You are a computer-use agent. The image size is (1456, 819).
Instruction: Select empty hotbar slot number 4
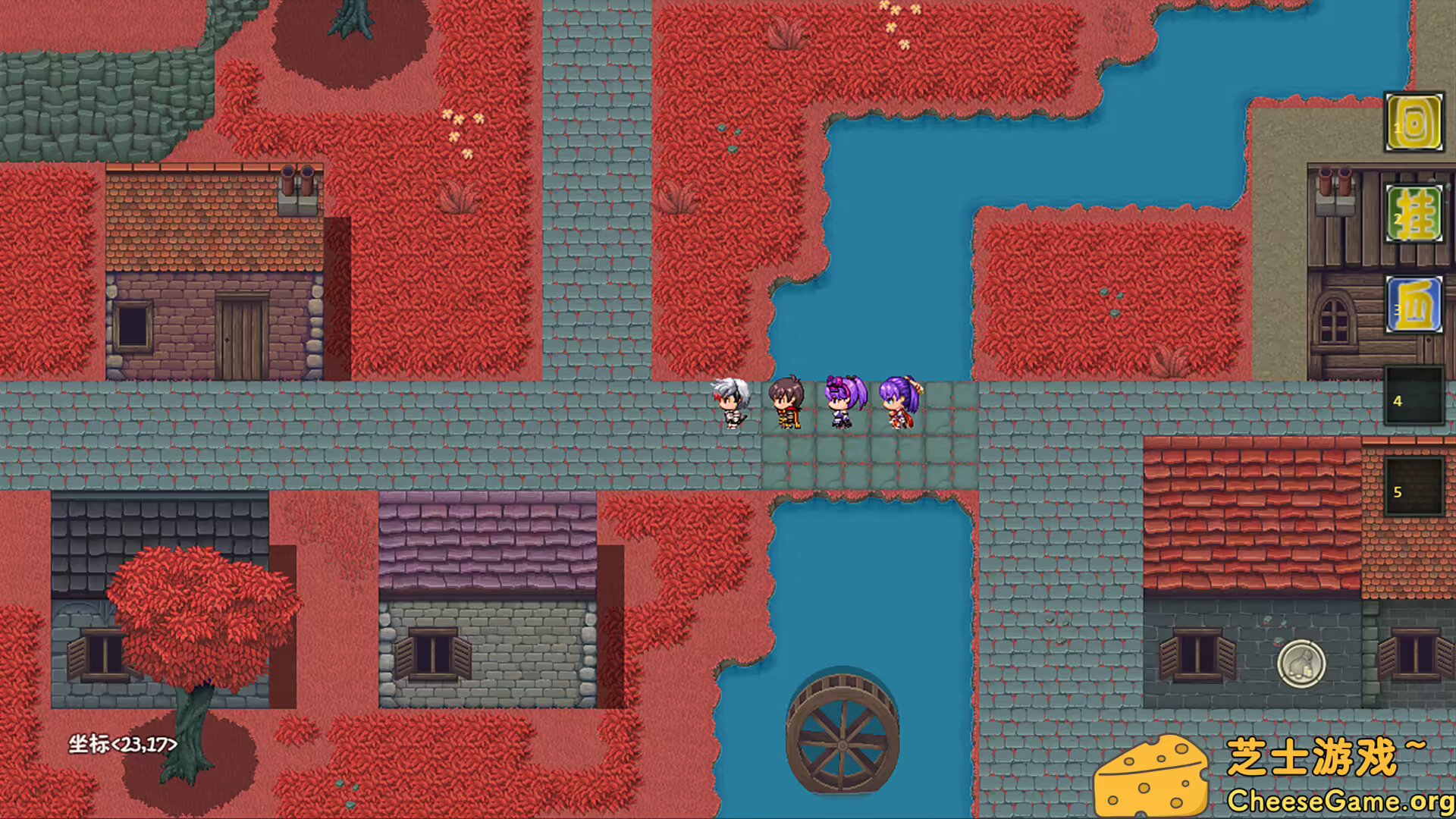coord(1414,396)
